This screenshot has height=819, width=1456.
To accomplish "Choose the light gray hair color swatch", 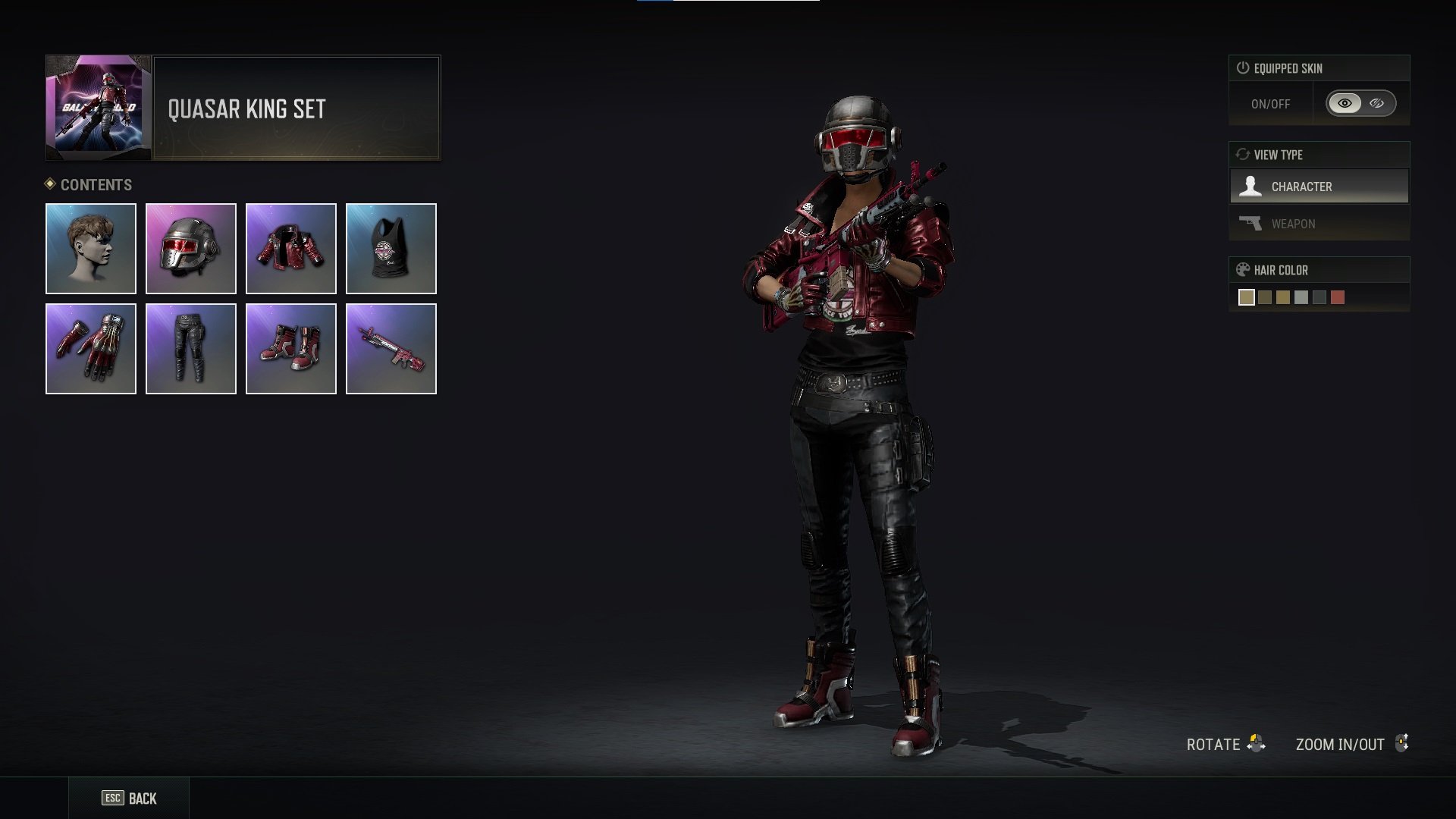I will (x=1301, y=297).
